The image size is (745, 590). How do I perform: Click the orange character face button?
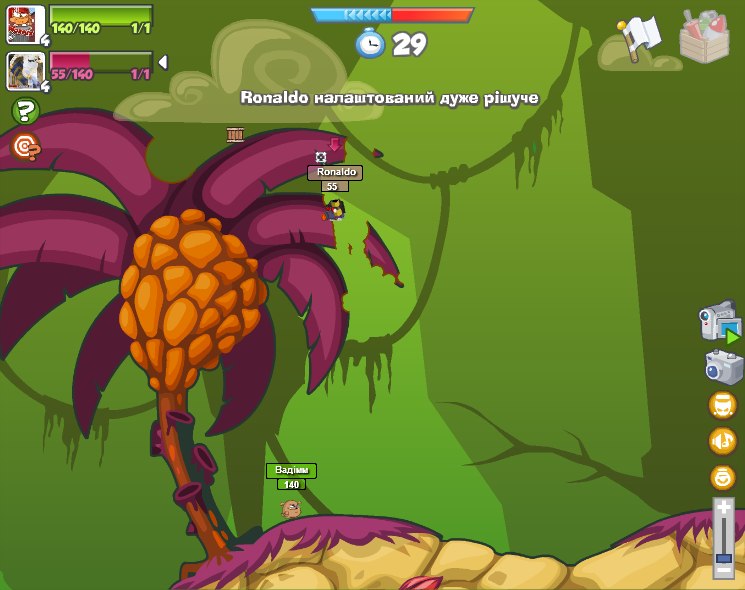click(x=722, y=405)
